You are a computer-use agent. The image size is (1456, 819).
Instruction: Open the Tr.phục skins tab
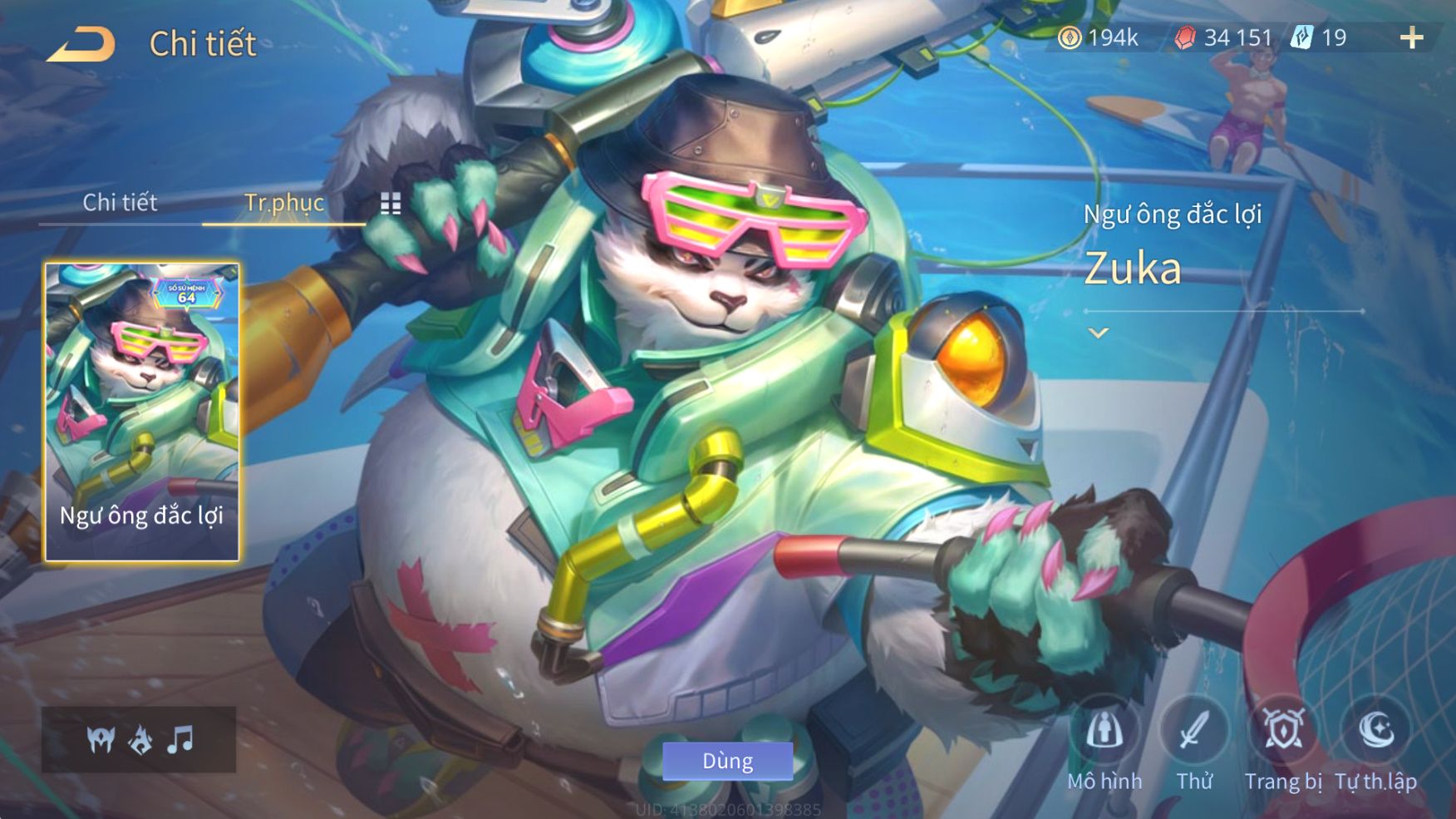pos(283,202)
